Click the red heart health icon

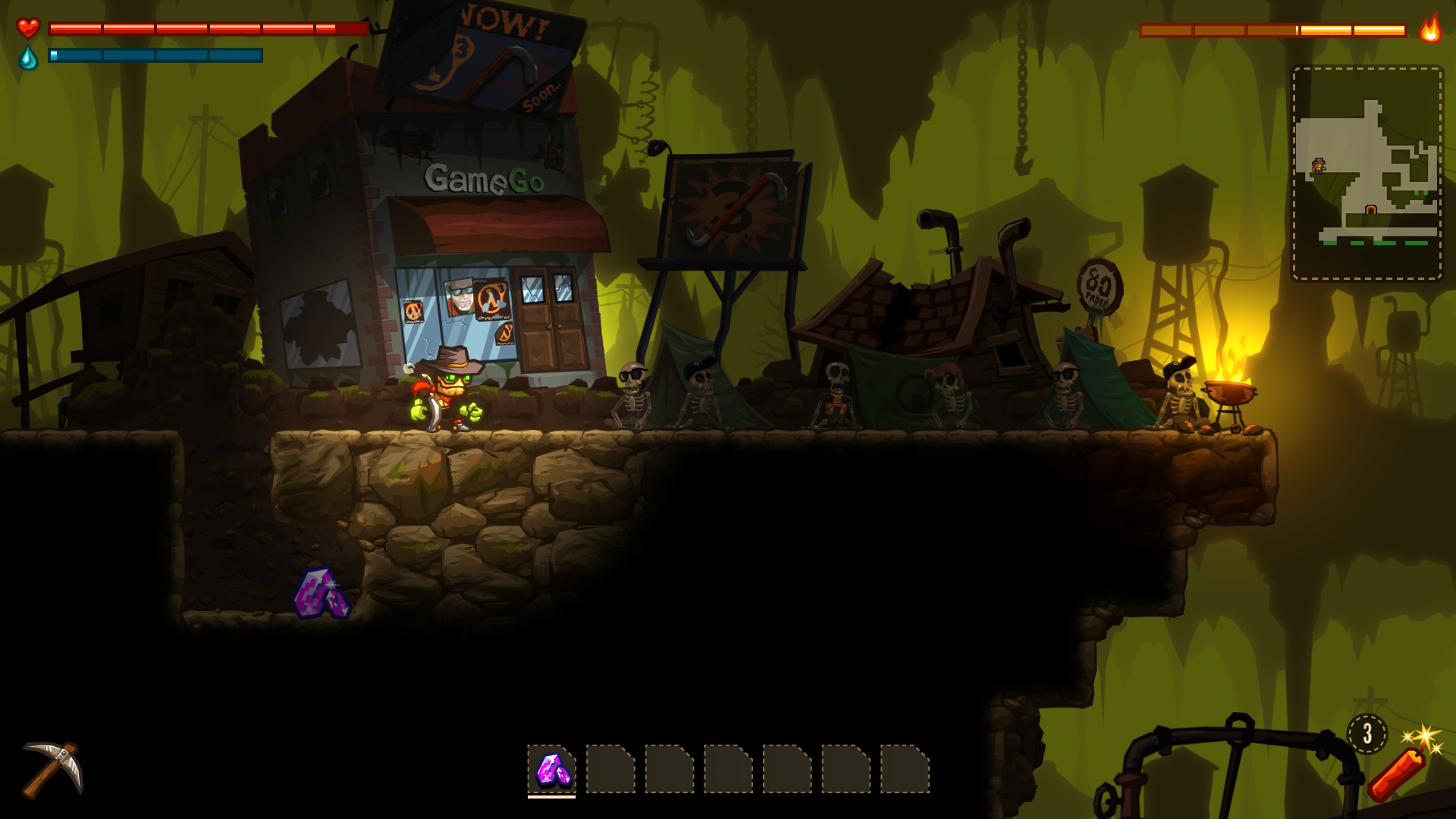click(28, 28)
